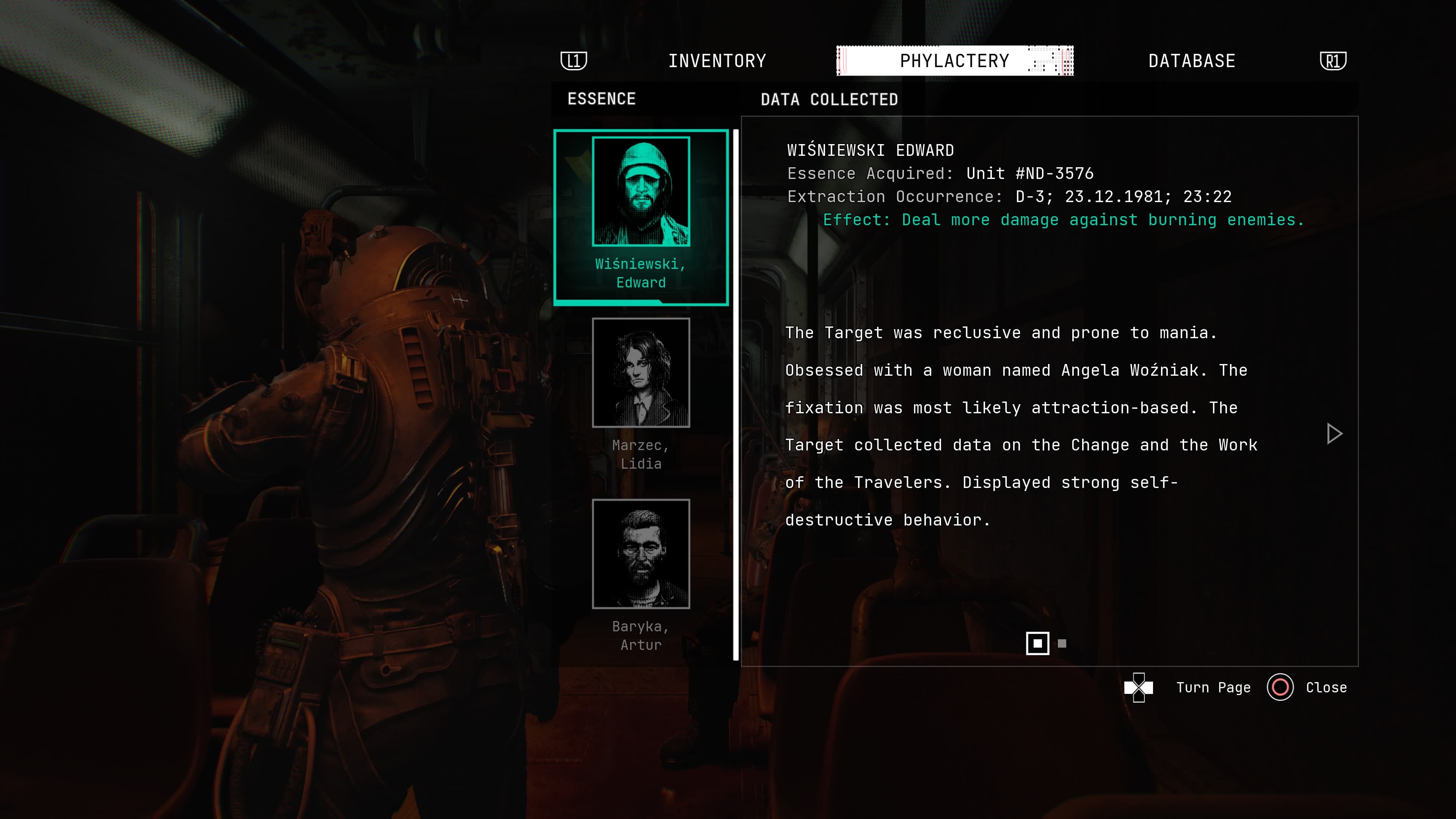Screen dimensions: 1456x819
Task: Switch to the Inventory tab
Action: [x=717, y=61]
